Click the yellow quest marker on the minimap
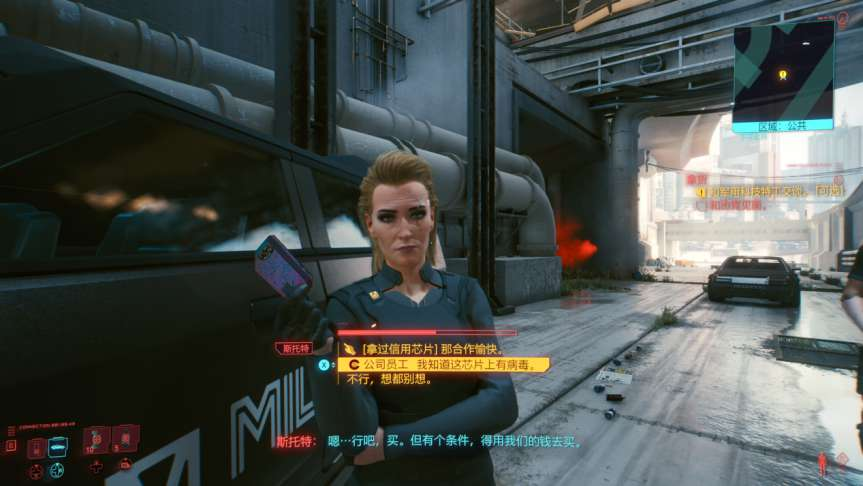 [783, 74]
